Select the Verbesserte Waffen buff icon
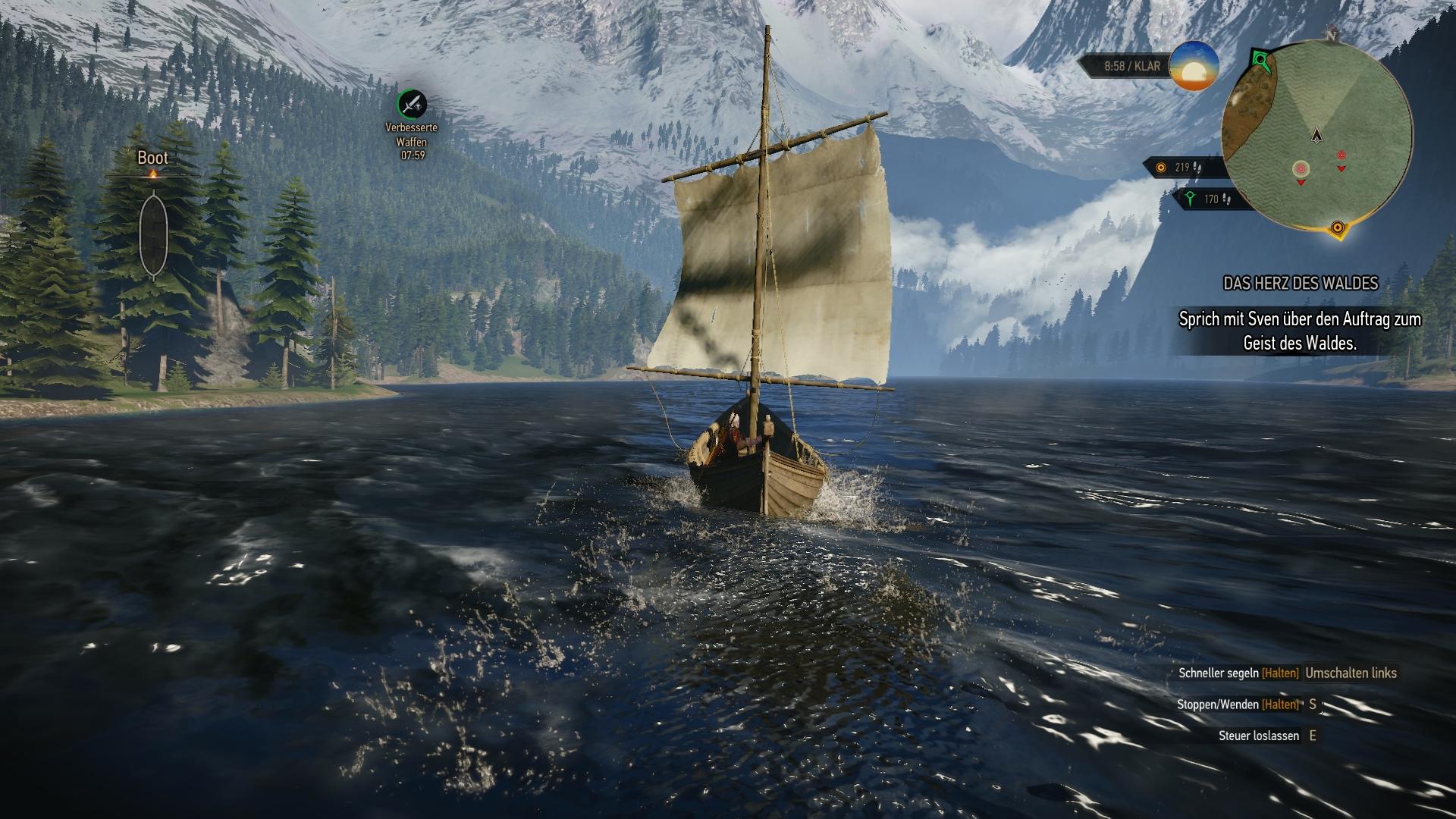This screenshot has height=819, width=1456. (412, 104)
